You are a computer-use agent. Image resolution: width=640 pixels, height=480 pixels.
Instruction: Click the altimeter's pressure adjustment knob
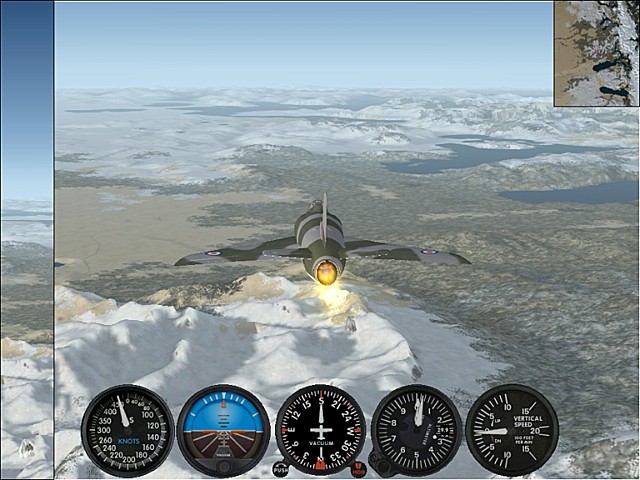tap(378, 462)
